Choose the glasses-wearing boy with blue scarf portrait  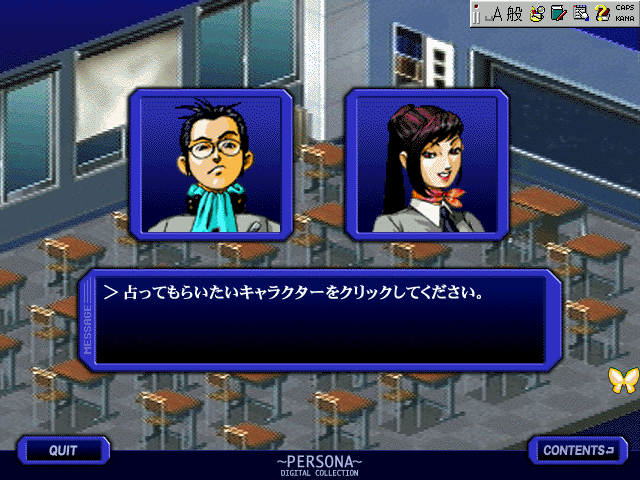click(211, 165)
